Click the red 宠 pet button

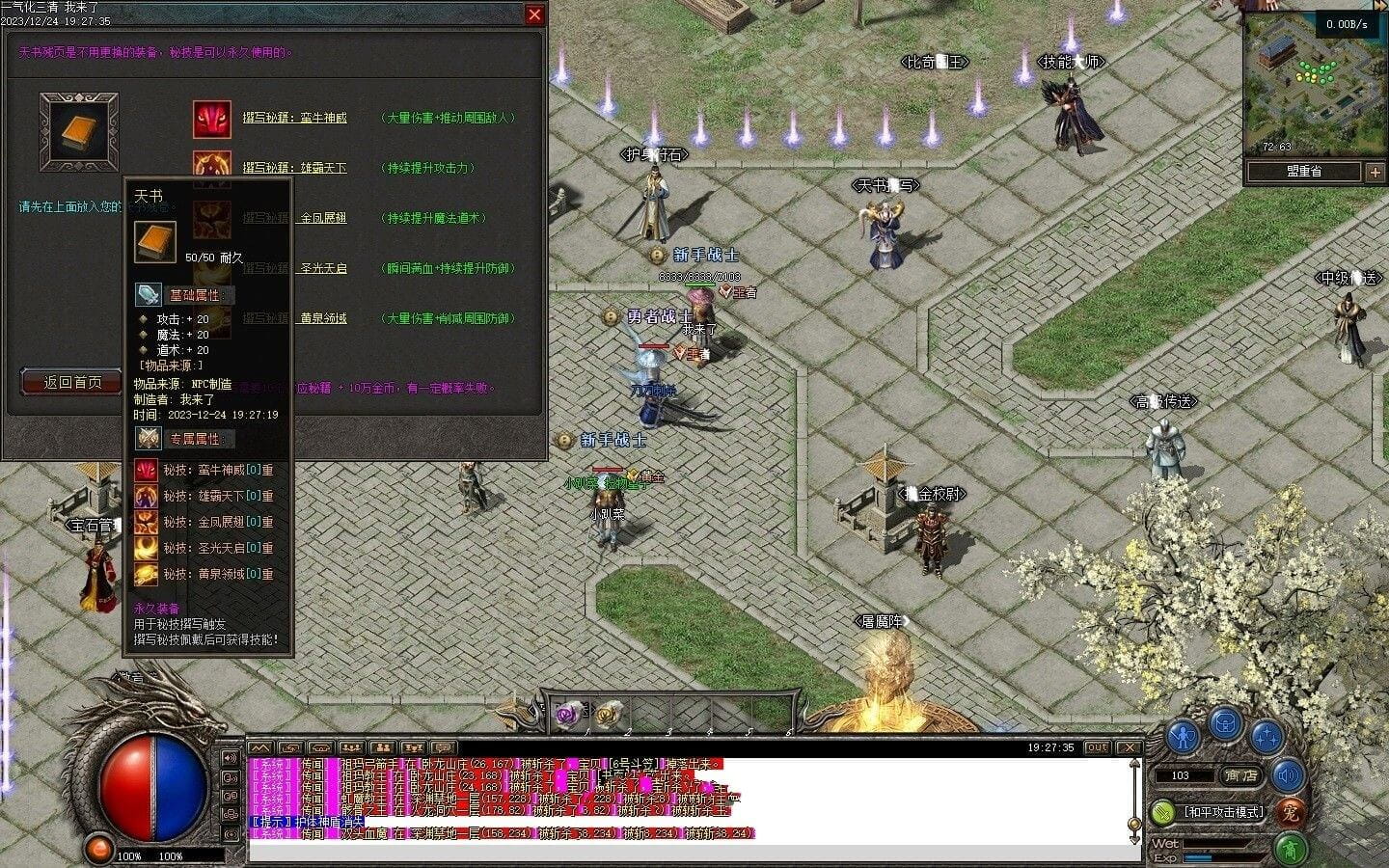1292,813
